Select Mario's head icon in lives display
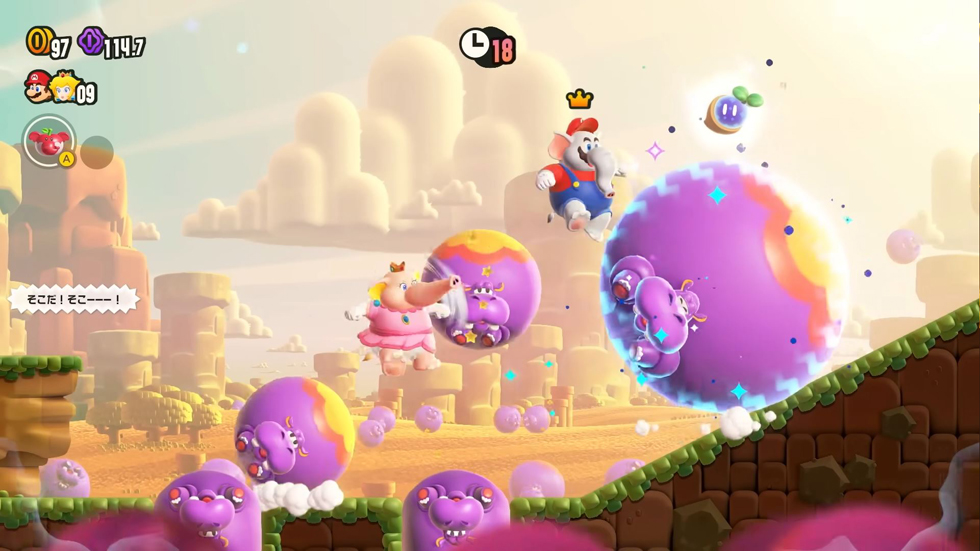Image resolution: width=980 pixels, height=551 pixels. [38, 87]
